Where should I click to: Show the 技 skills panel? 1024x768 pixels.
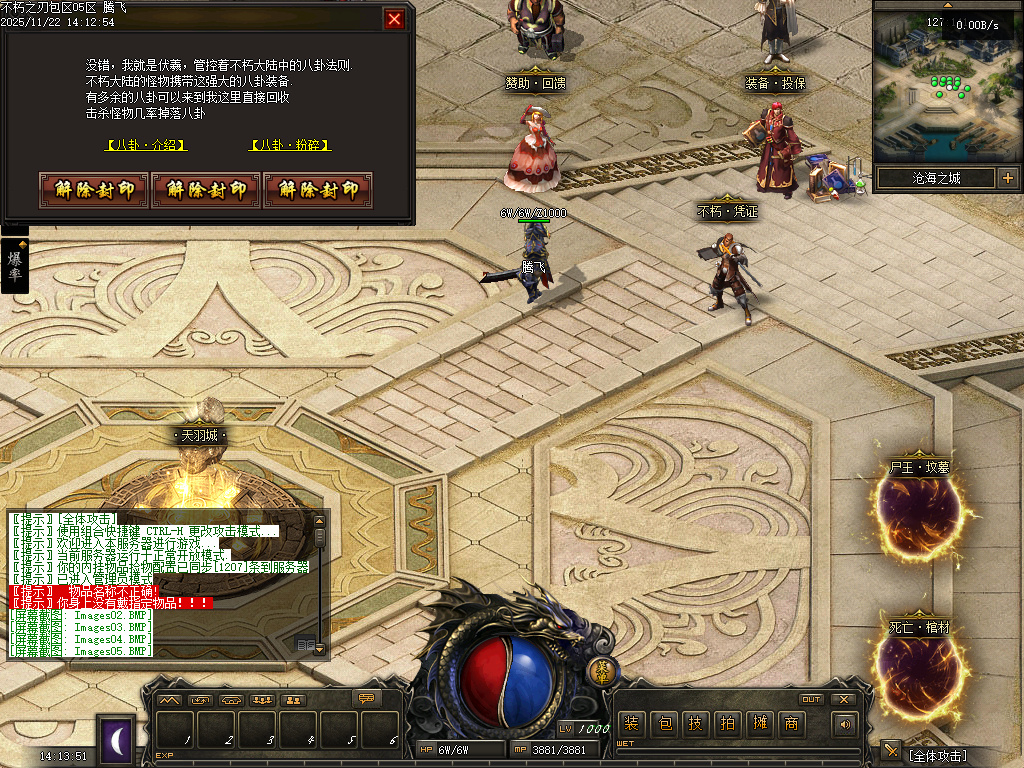tap(696, 724)
